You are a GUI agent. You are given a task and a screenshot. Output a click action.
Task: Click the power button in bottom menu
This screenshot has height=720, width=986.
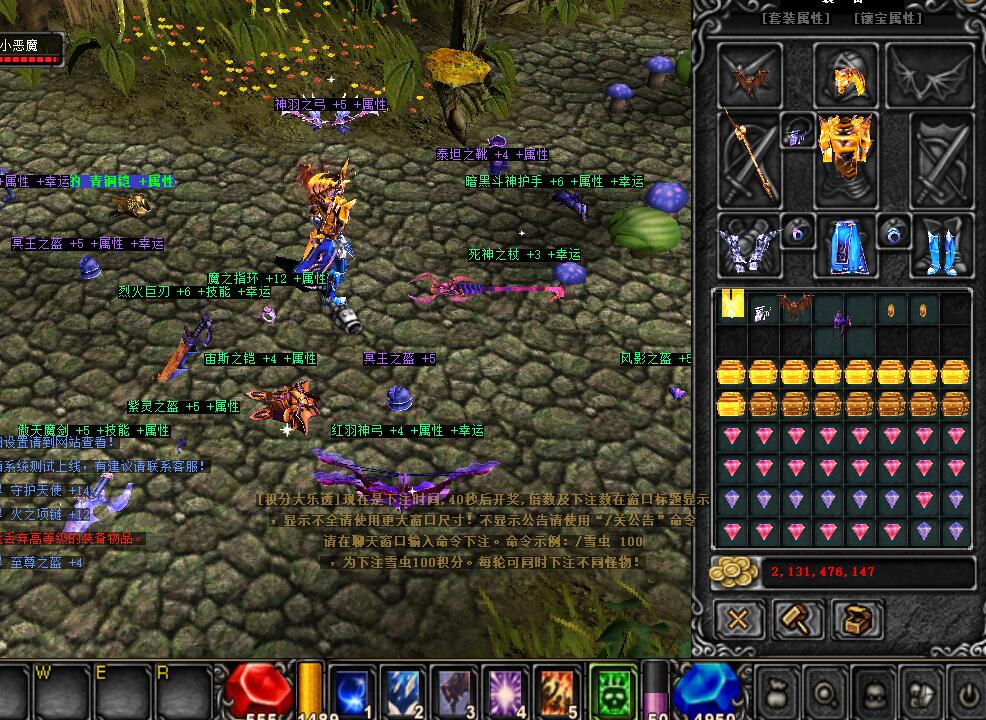click(967, 693)
